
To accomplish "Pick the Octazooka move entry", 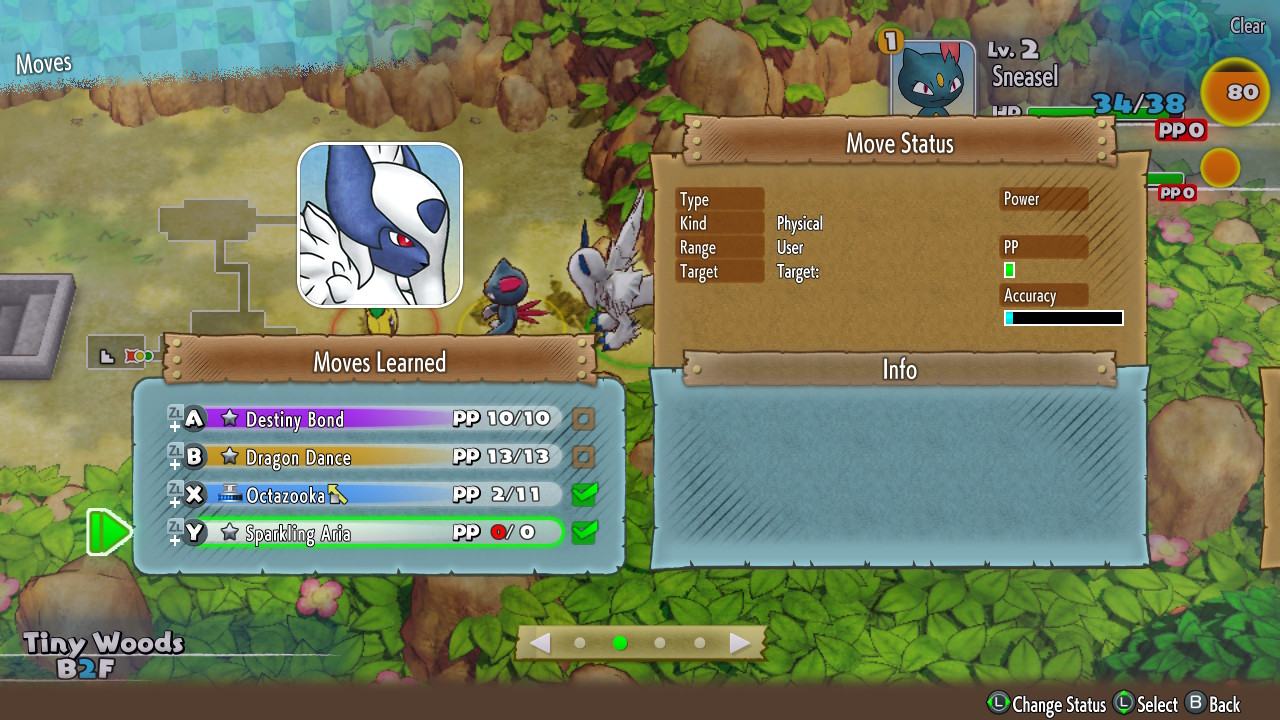I will coord(380,495).
